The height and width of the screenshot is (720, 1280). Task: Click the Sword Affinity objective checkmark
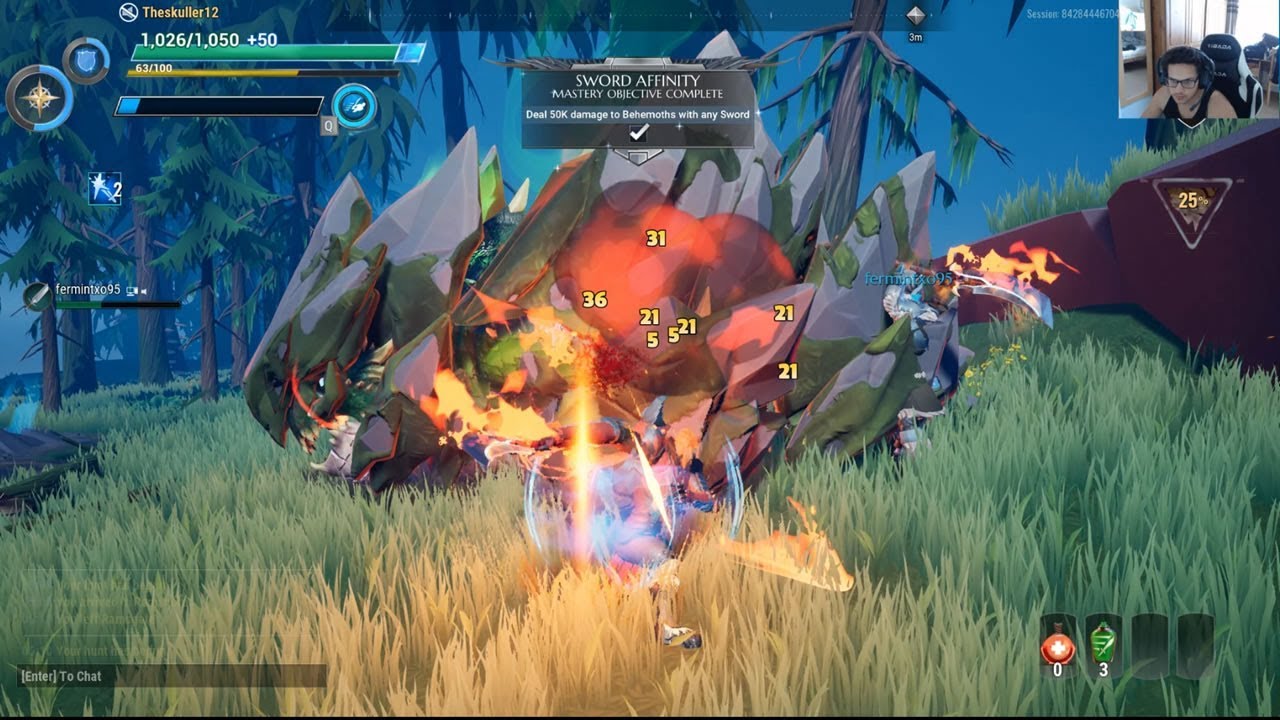[638, 133]
